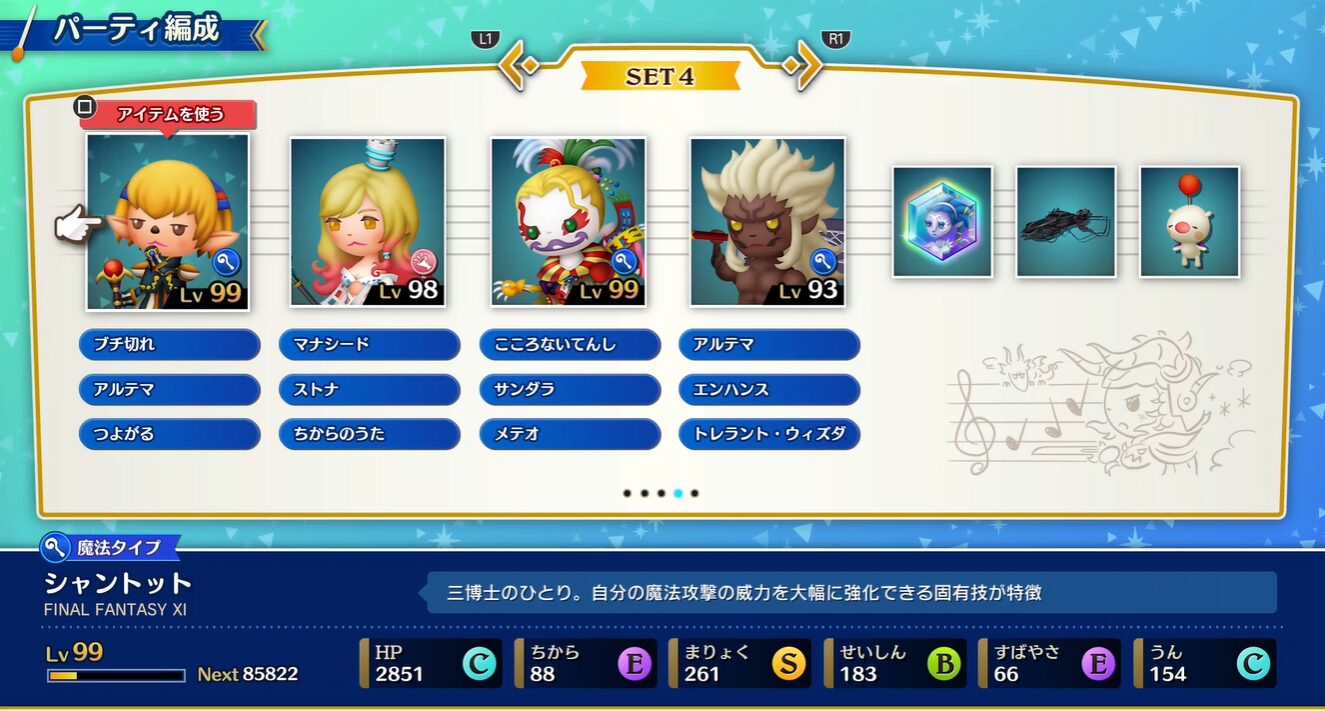1325x711 pixels.
Task: Choose the メテオ ability
Action: coord(570,435)
